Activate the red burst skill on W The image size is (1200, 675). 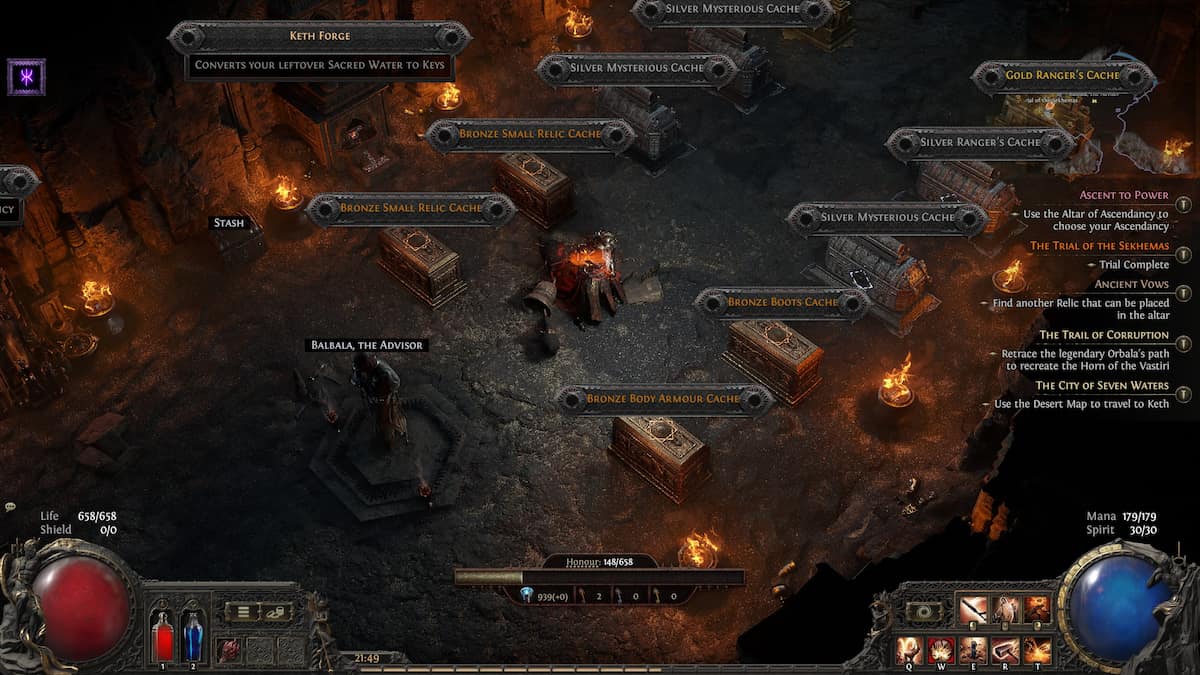click(x=941, y=649)
